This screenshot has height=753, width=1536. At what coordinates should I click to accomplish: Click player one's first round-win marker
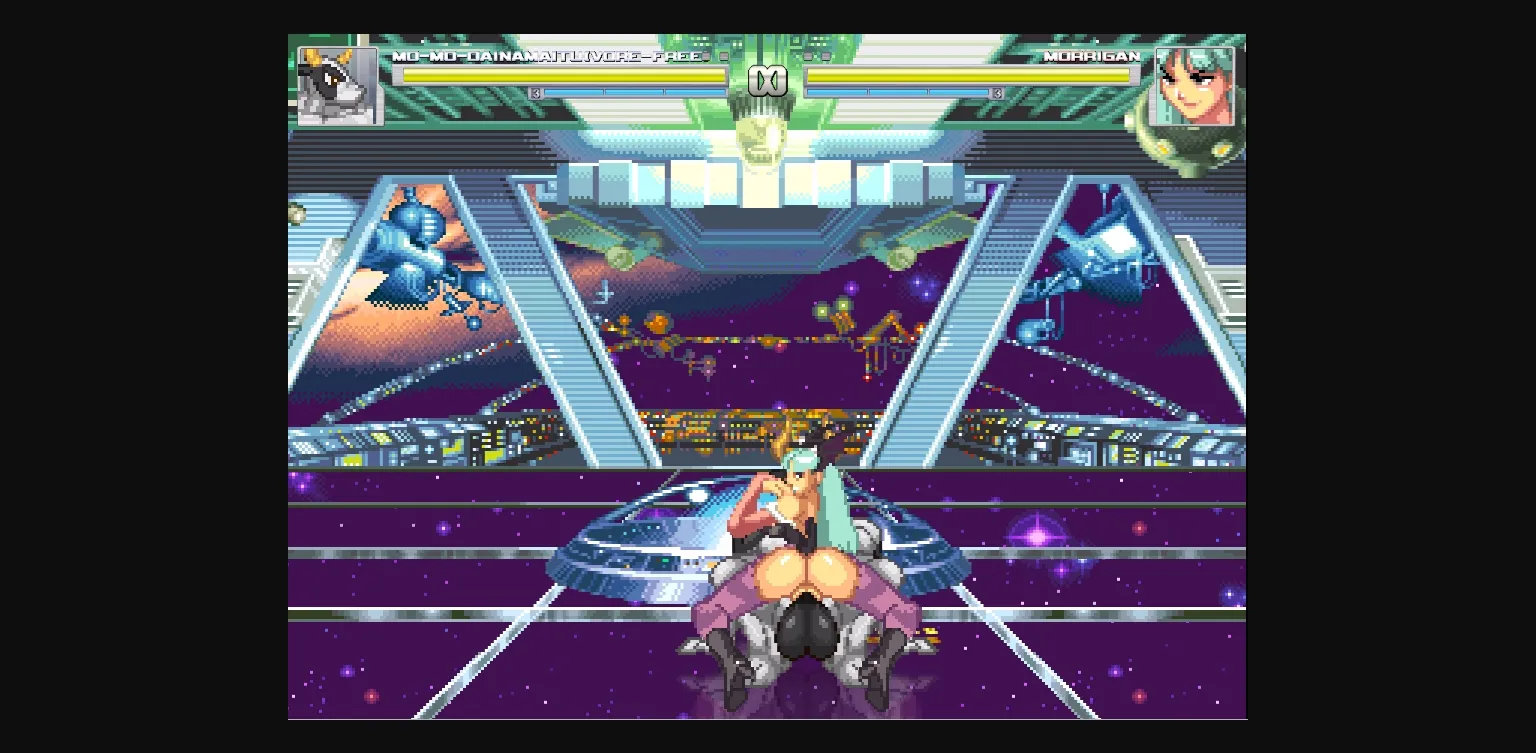[x=707, y=59]
